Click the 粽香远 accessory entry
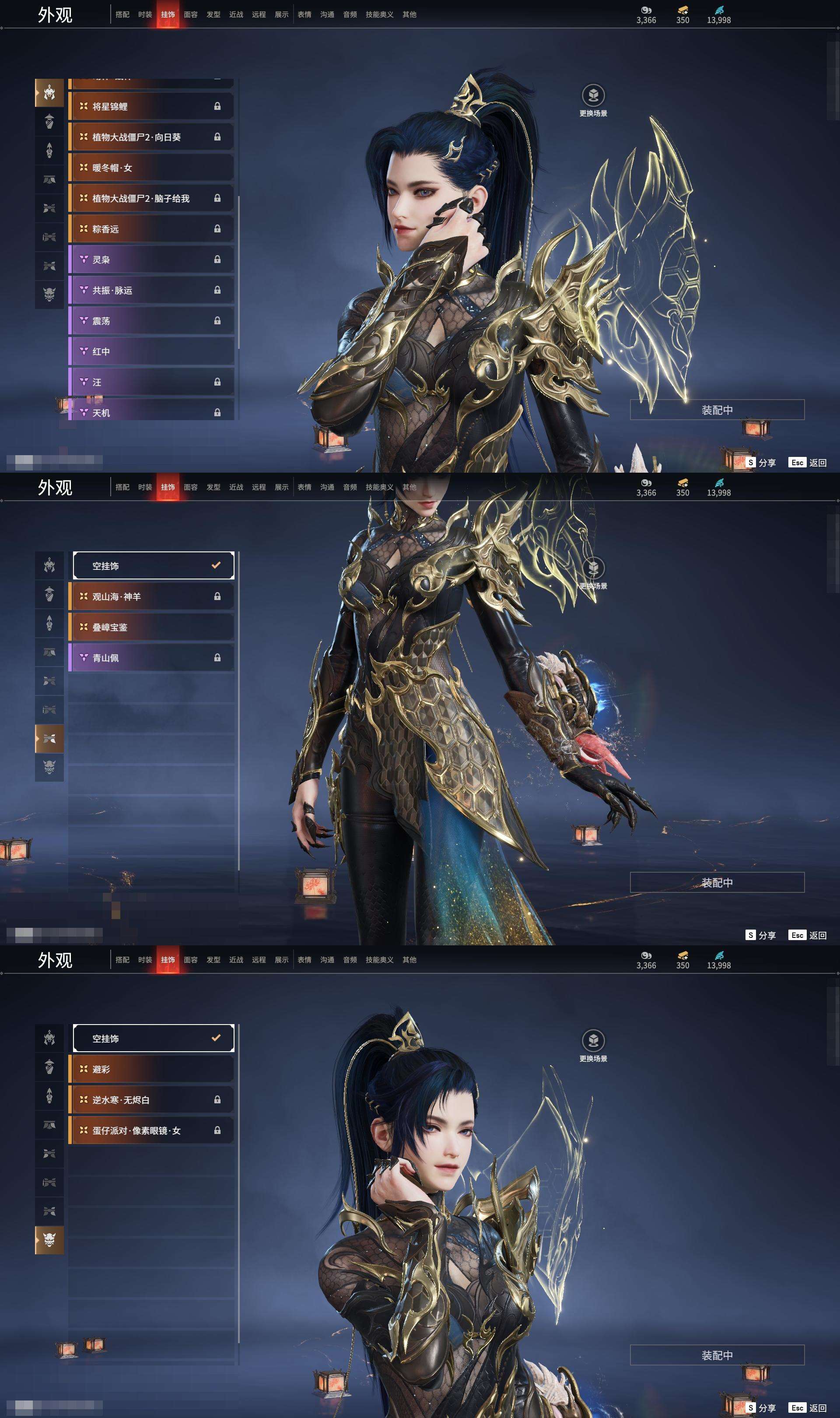The width and height of the screenshot is (840, 1418). [x=150, y=229]
